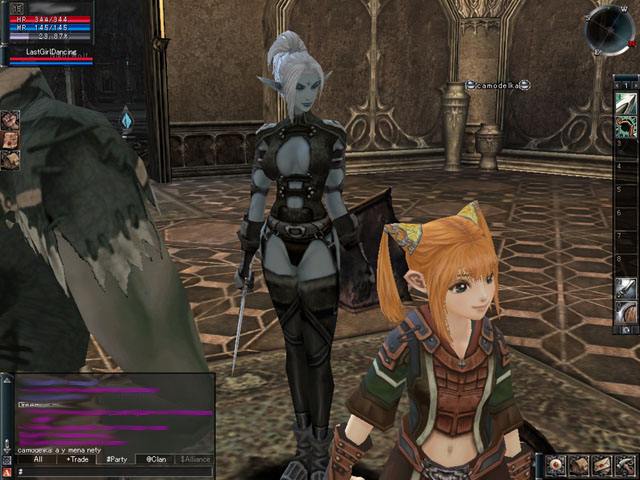Switch to the All chat tab
Viewport: 640px width, 480px height.
(37, 459)
